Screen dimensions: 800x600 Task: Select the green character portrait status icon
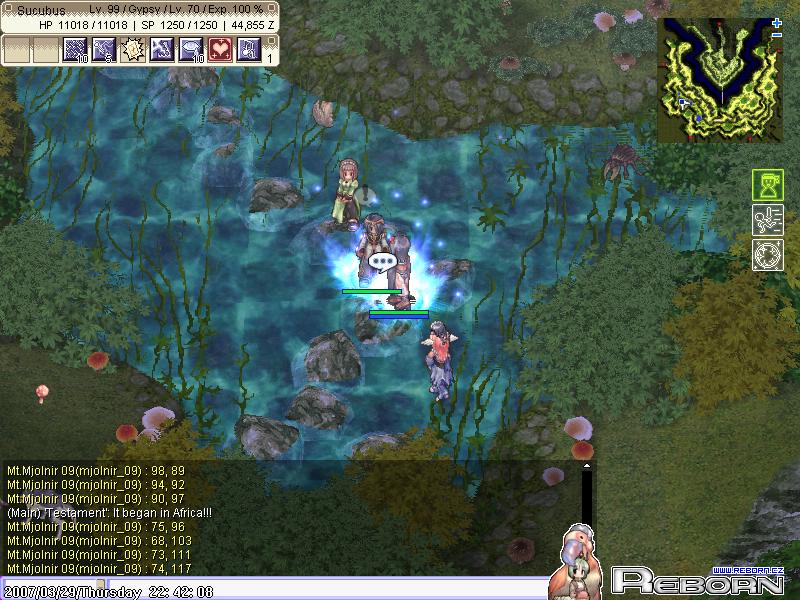[x=767, y=185]
